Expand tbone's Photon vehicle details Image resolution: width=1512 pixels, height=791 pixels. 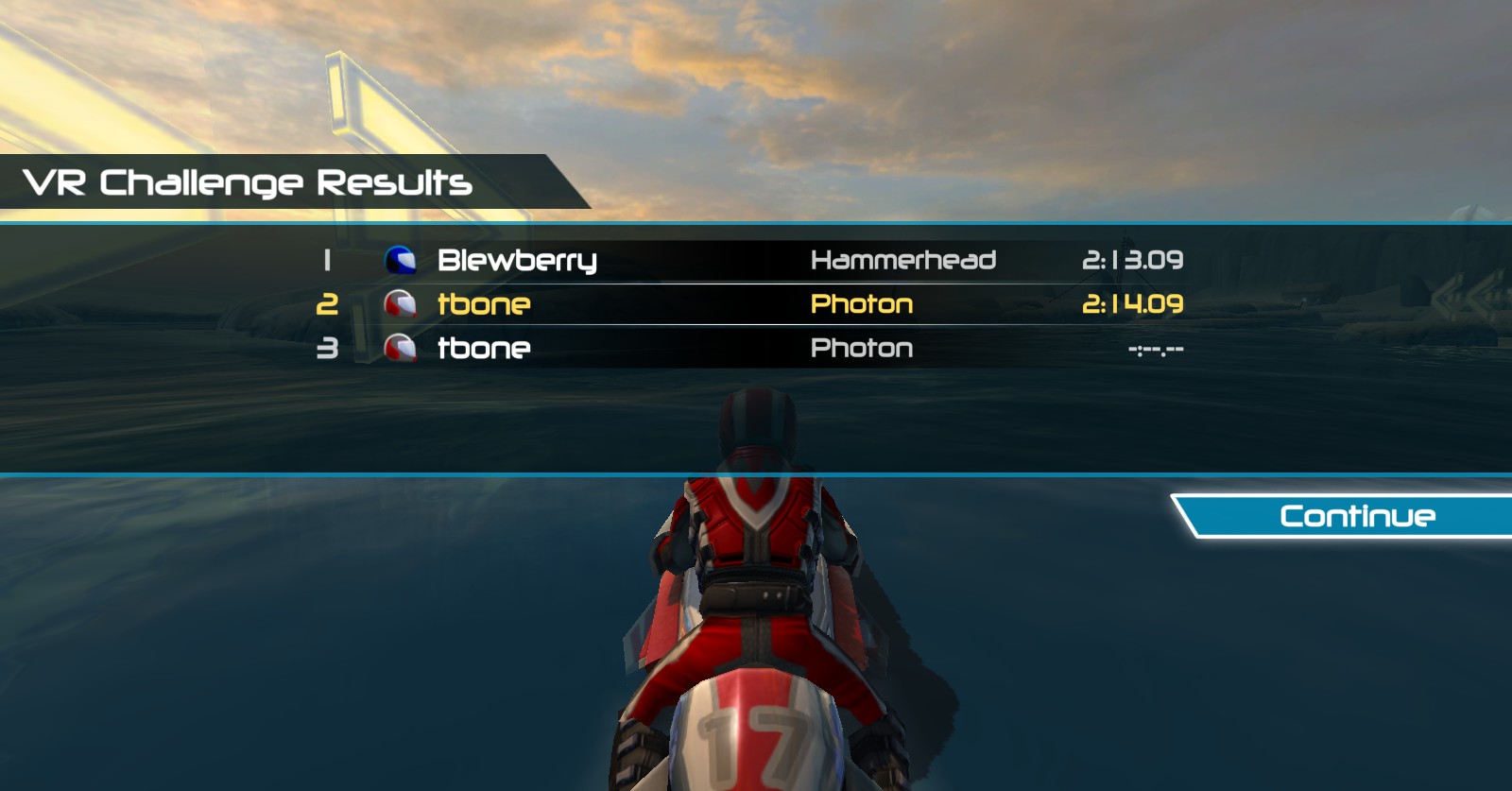click(x=862, y=304)
